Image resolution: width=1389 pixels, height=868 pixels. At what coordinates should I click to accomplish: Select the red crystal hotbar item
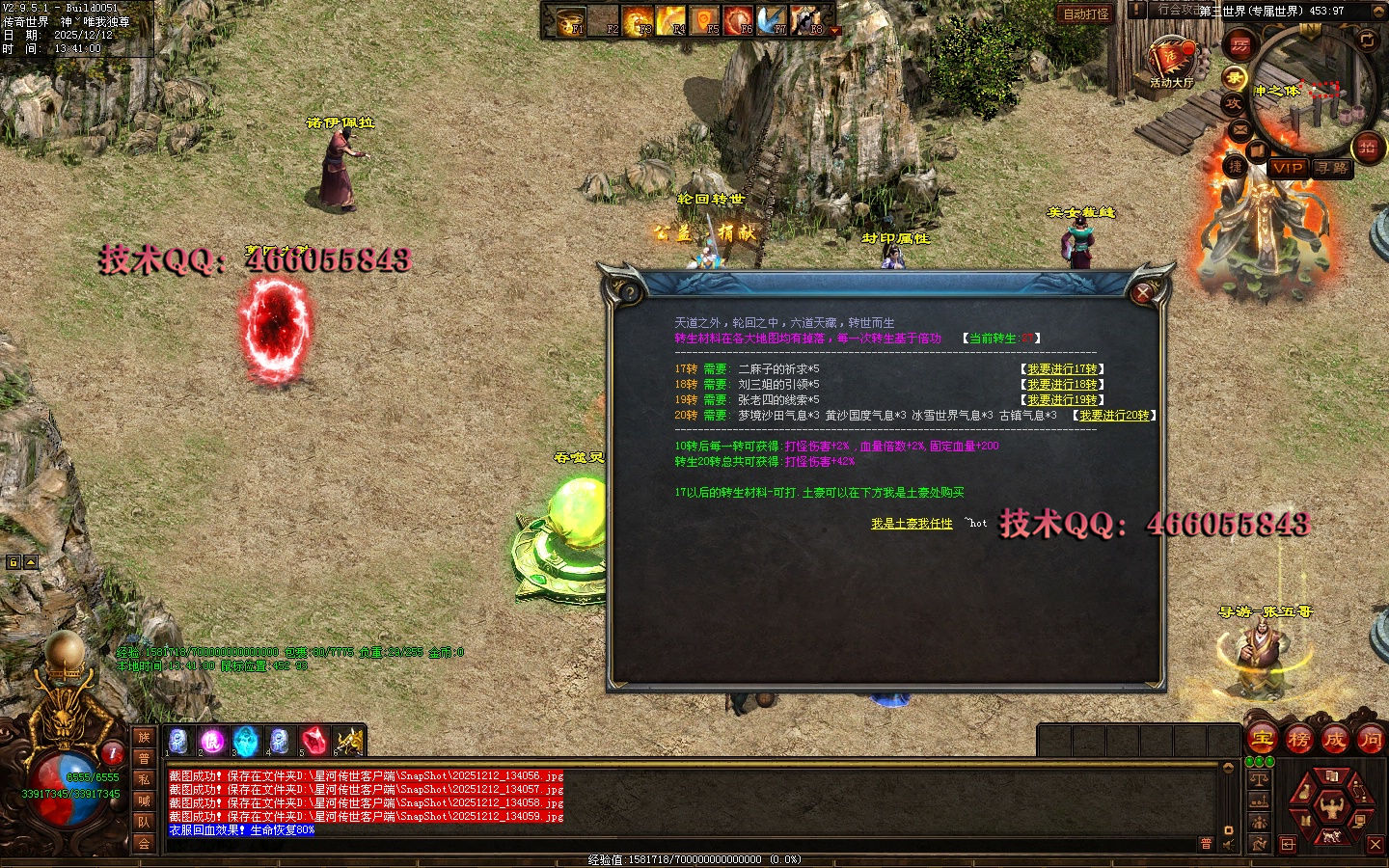313,741
